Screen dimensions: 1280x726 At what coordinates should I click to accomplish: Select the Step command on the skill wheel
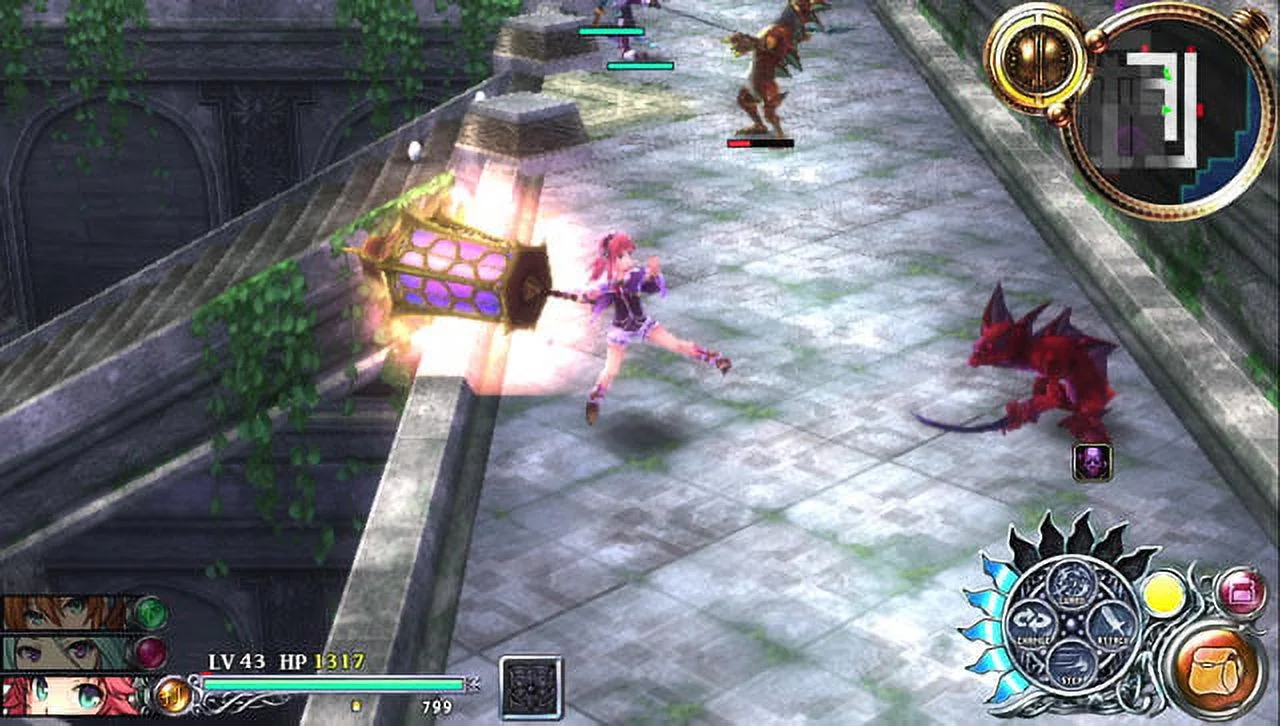pyautogui.click(x=1070, y=662)
